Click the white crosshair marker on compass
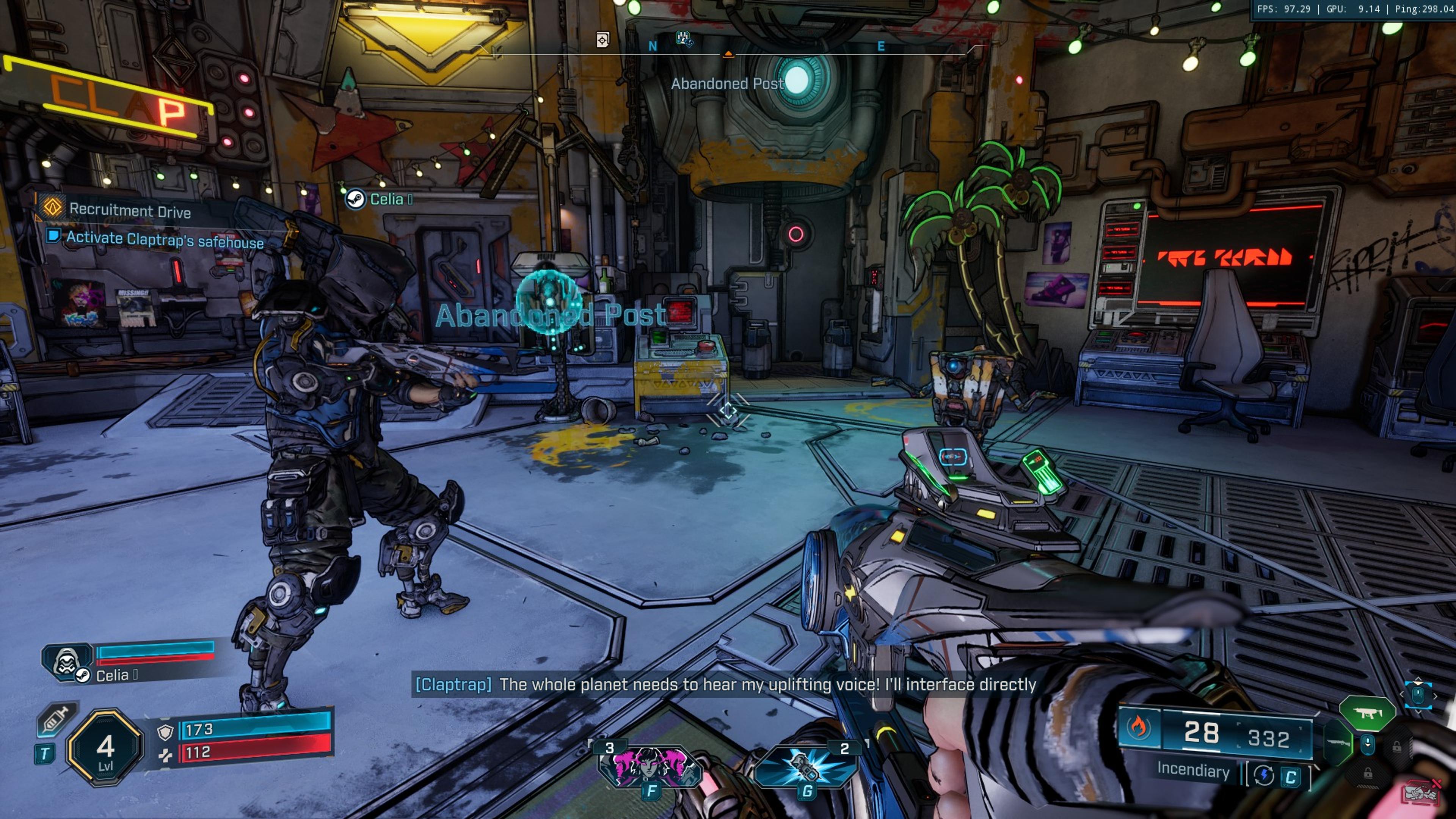The width and height of the screenshot is (1456, 819). coord(602,39)
